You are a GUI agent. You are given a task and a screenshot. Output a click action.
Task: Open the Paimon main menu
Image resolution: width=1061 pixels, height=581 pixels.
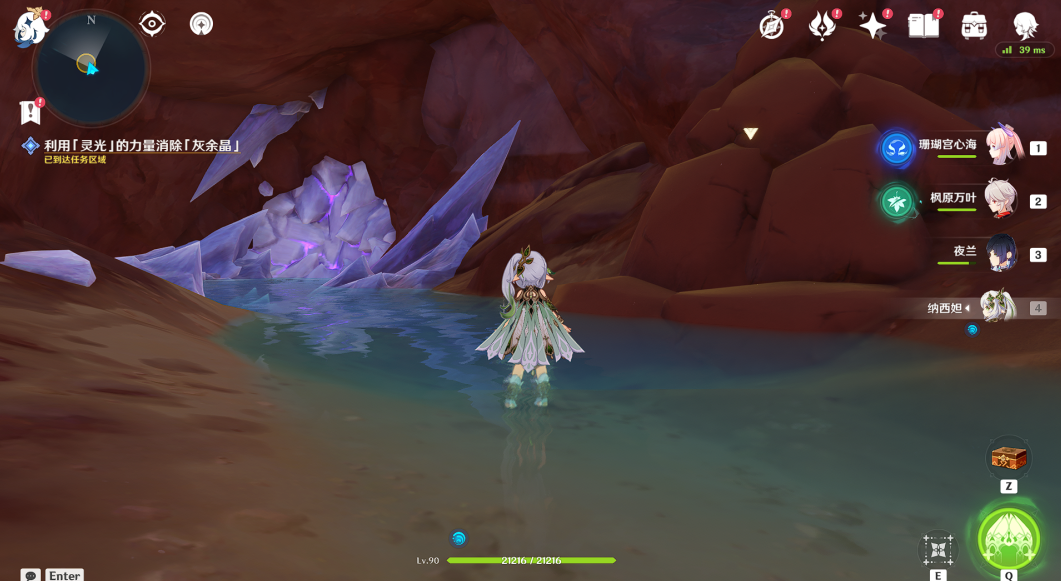(x=29, y=27)
